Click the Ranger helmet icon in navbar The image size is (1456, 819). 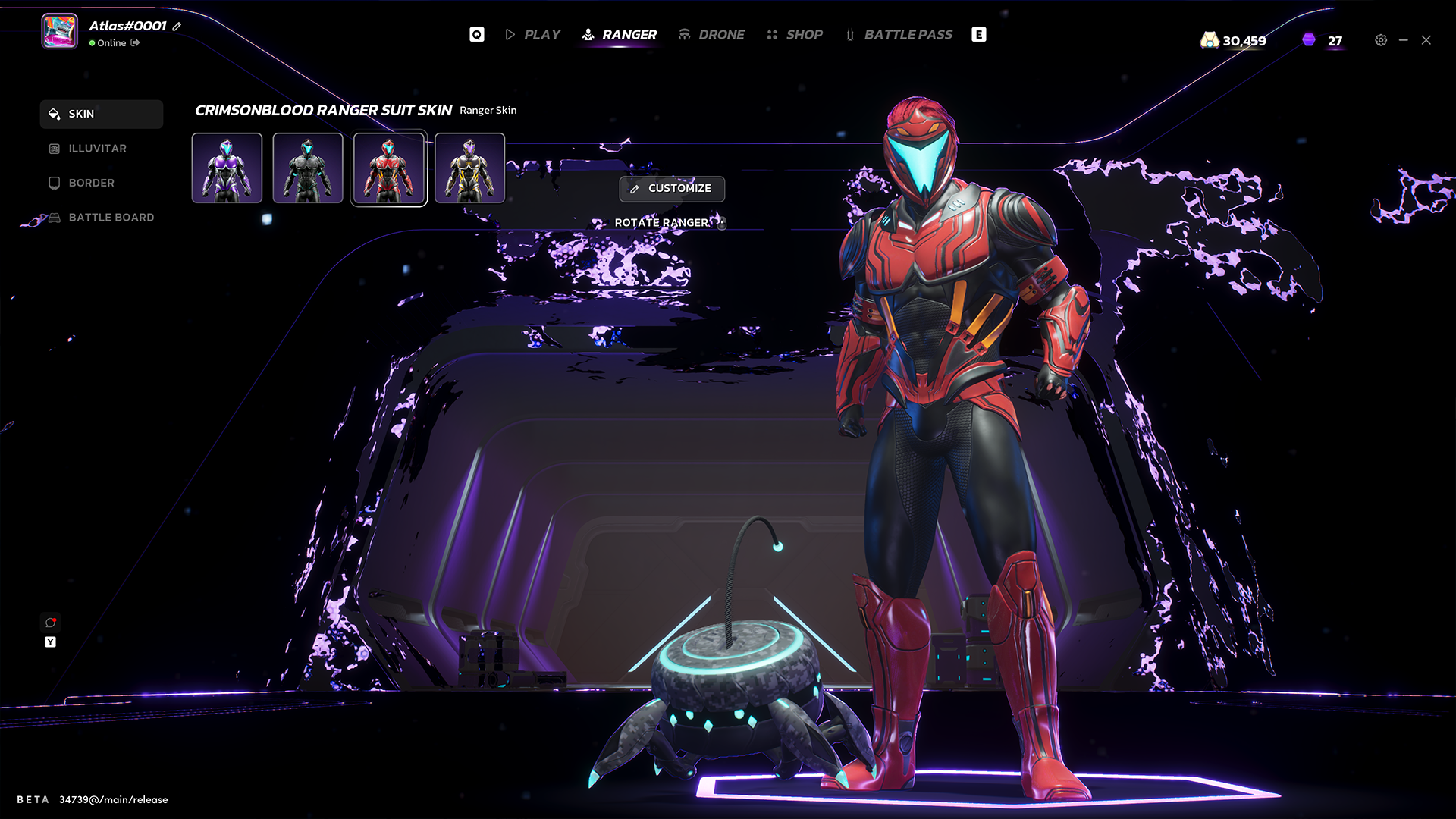pos(588,34)
